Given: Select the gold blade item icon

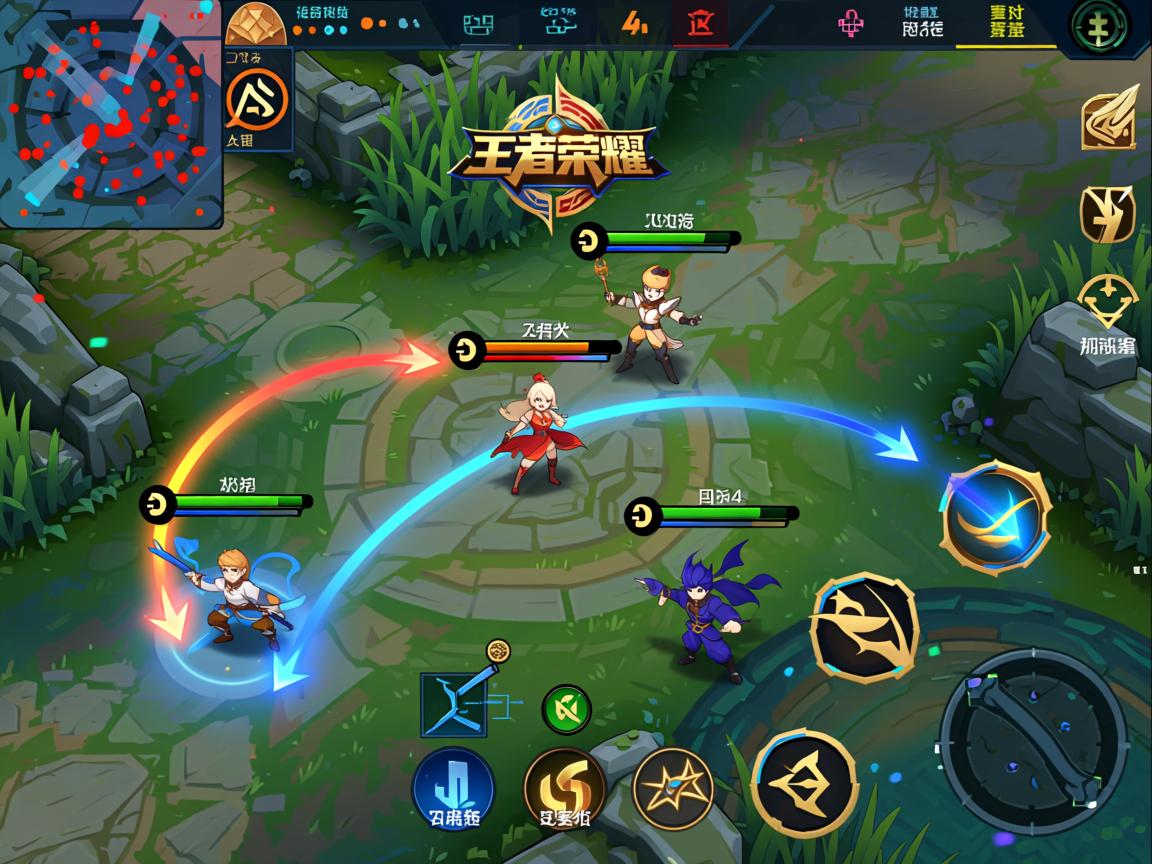Looking at the screenshot, I should coord(1109,119).
